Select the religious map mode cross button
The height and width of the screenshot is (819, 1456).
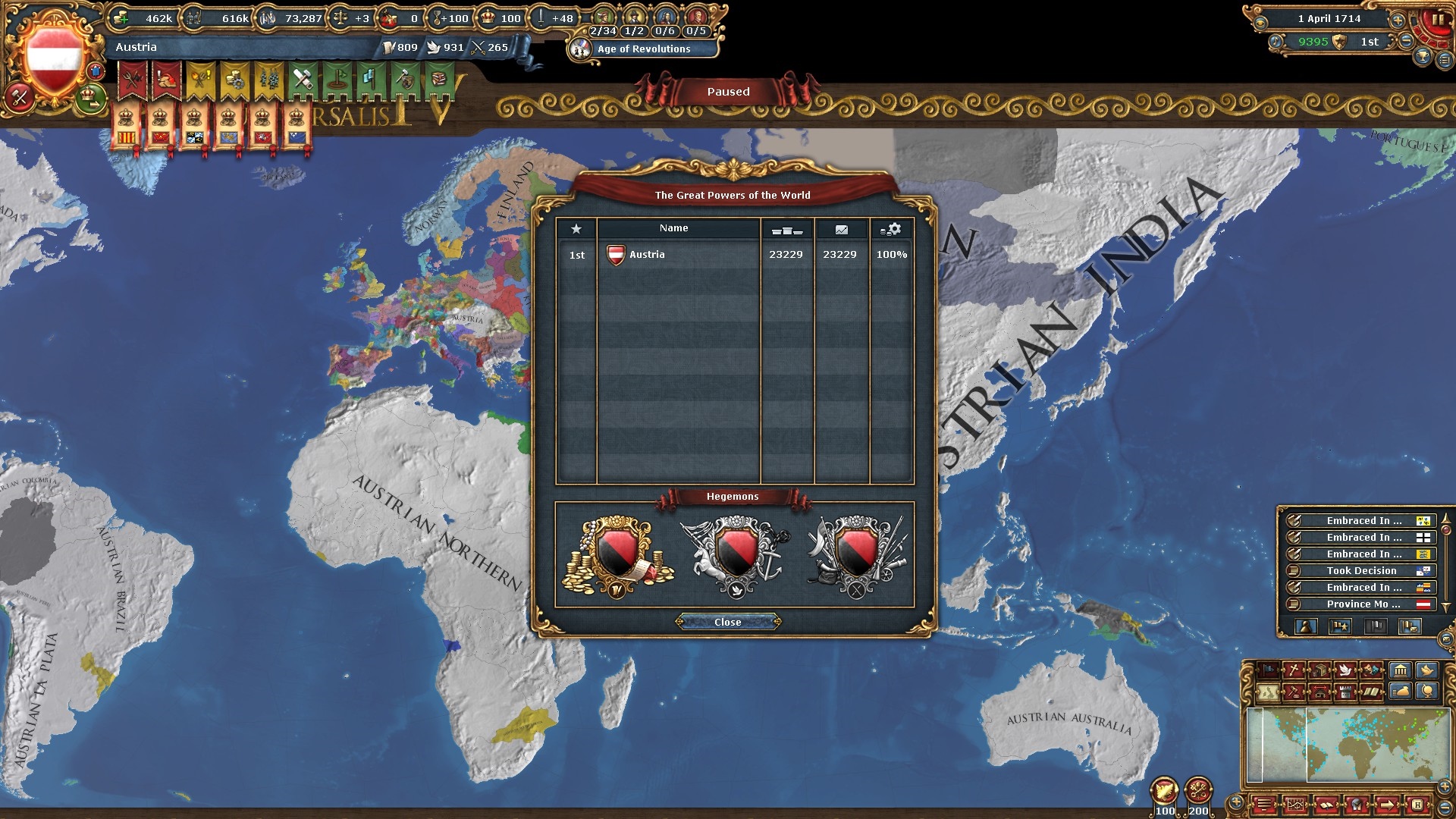pos(1293,670)
